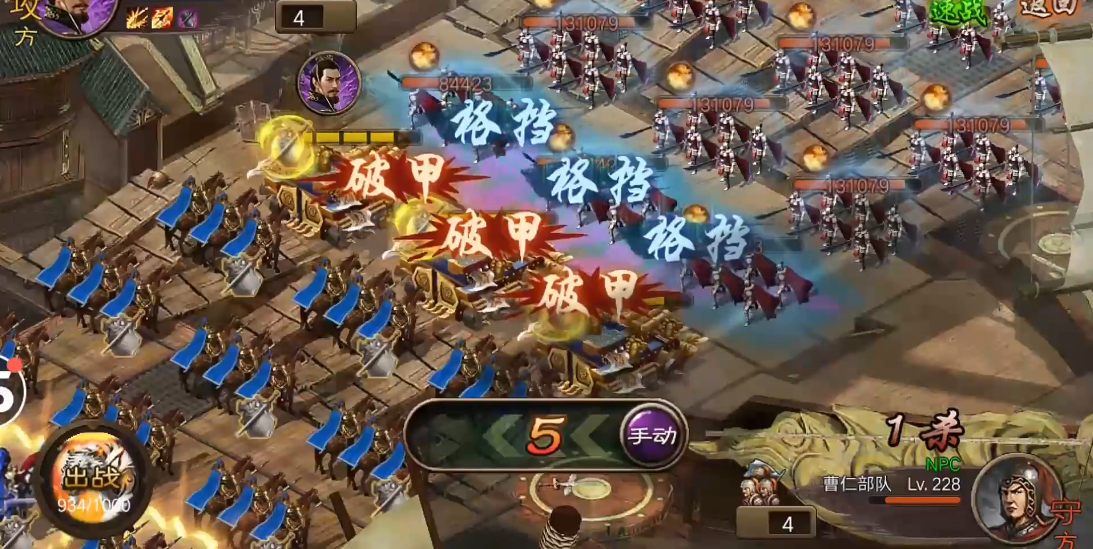Click the general portrait above the chariot unit
Screen dimensions: 1093x549
(329, 82)
